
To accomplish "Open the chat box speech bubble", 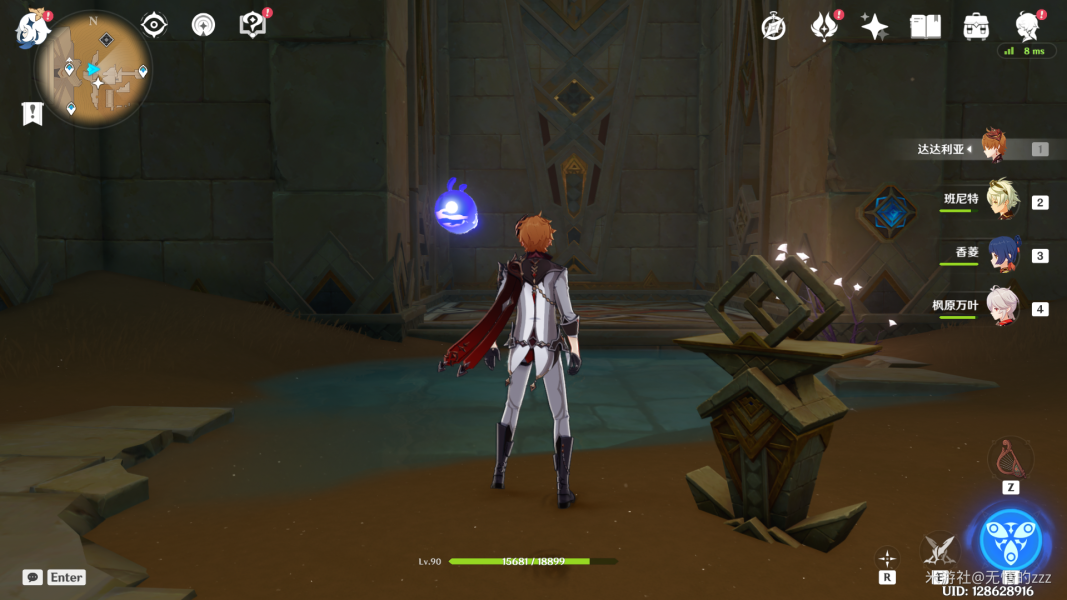I will pyautogui.click(x=33, y=577).
